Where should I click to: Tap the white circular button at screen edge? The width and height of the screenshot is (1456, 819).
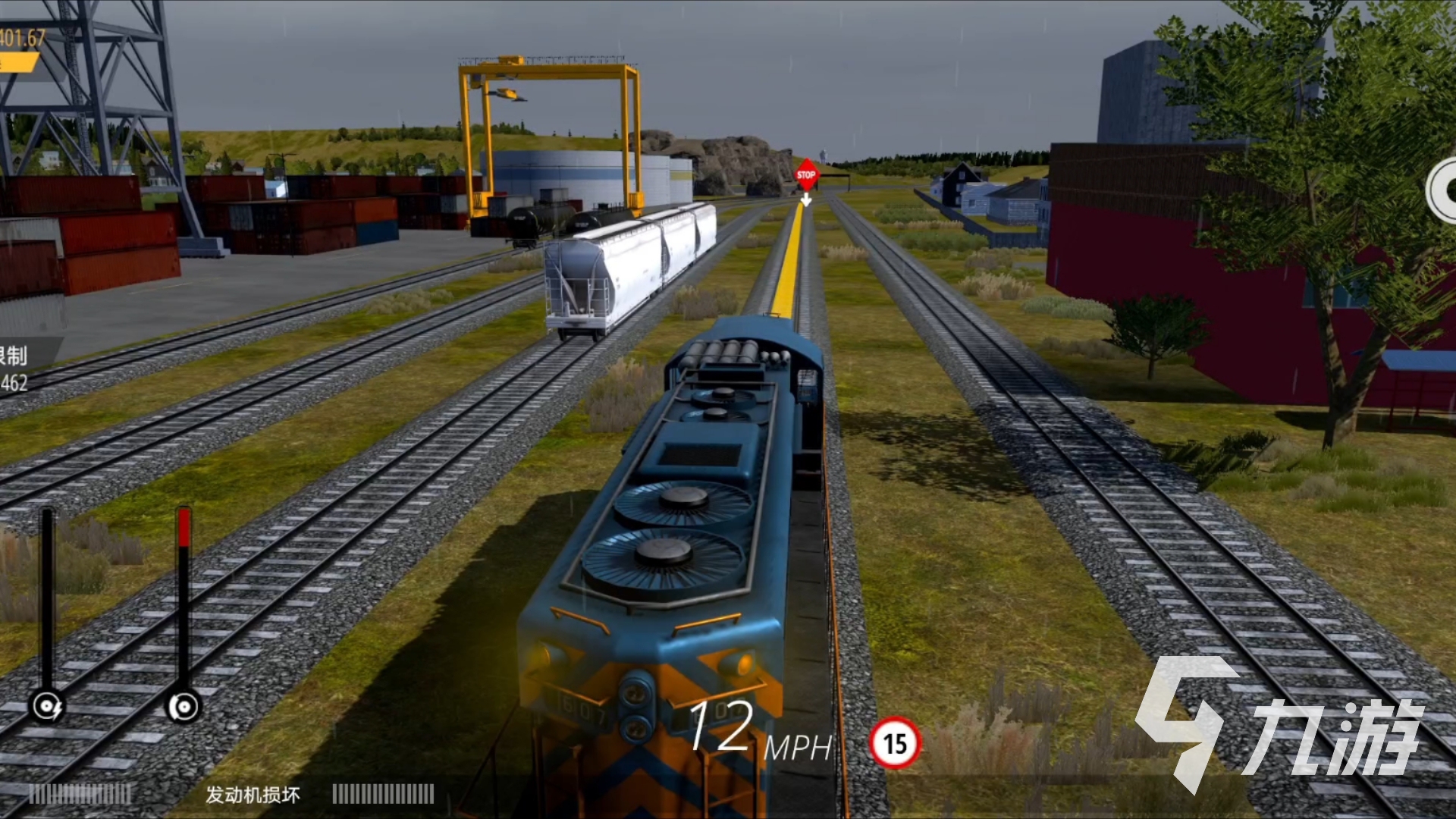pyautogui.click(x=1443, y=190)
